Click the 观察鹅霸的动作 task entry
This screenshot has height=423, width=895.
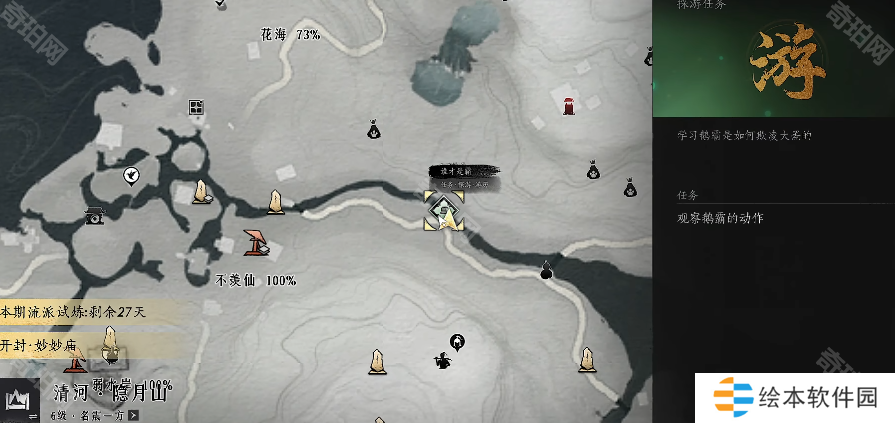click(x=720, y=218)
